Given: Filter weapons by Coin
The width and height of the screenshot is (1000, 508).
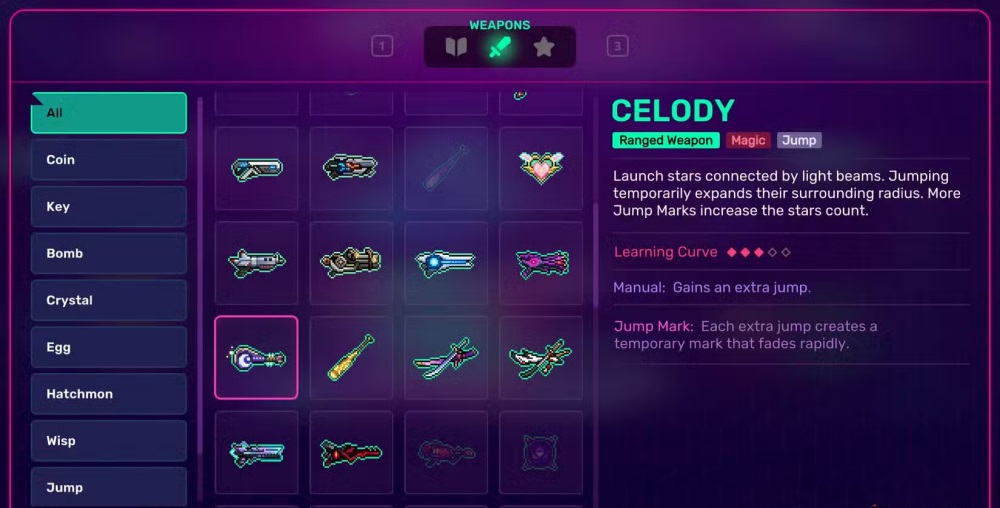Looking at the screenshot, I should click(108, 160).
